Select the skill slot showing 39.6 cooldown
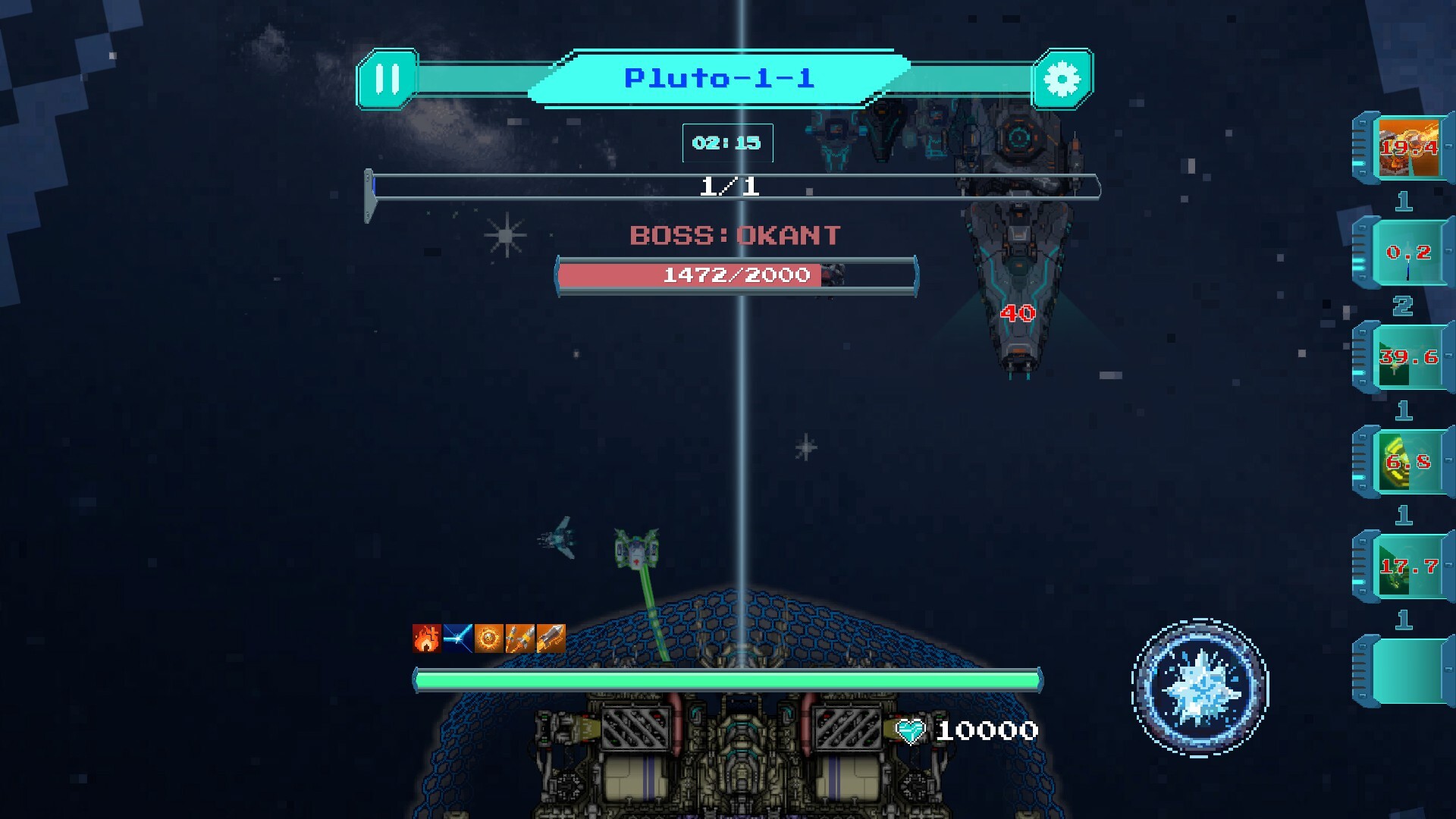 [1408, 356]
